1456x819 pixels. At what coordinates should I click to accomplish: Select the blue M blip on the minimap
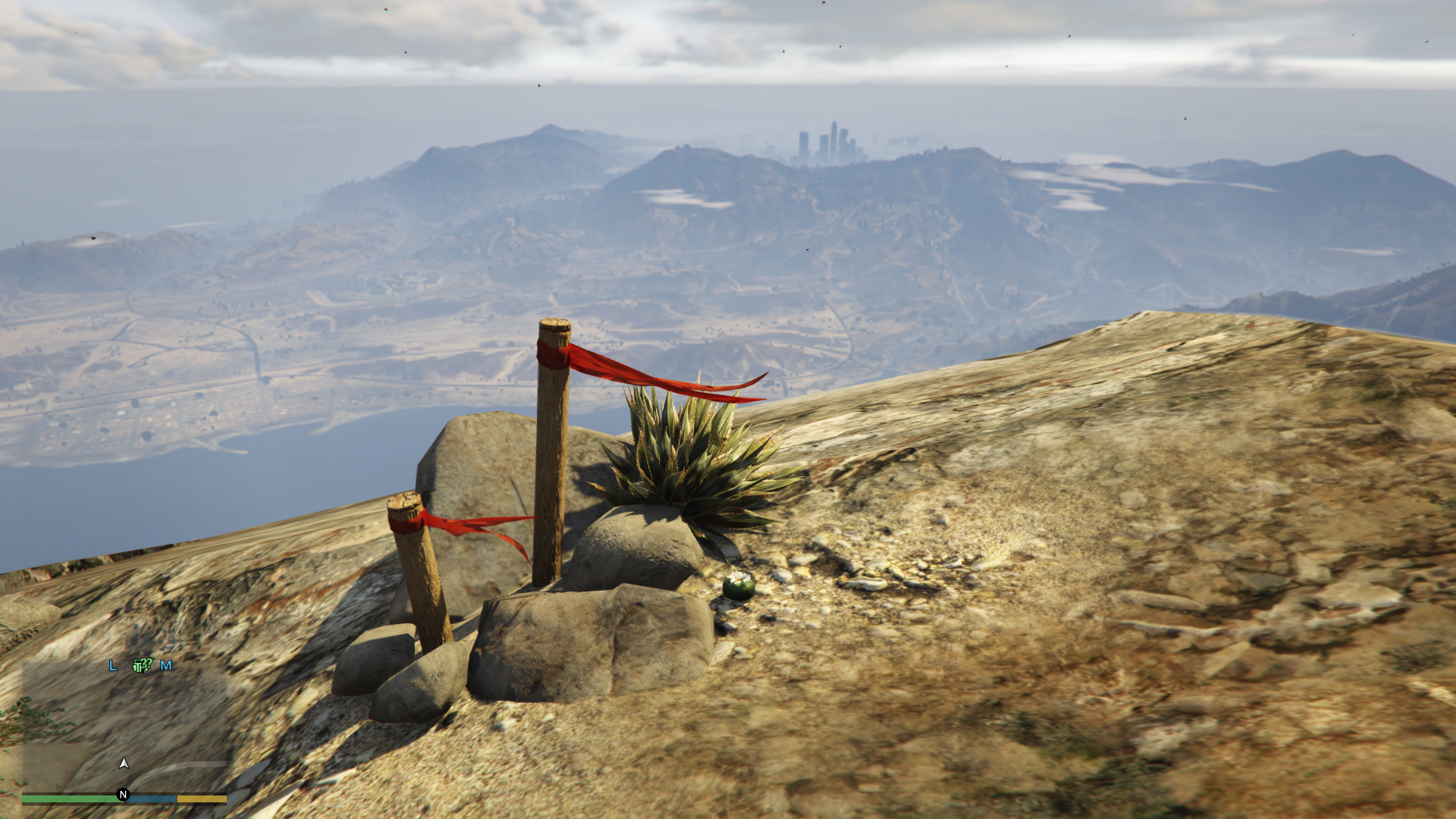tap(166, 665)
